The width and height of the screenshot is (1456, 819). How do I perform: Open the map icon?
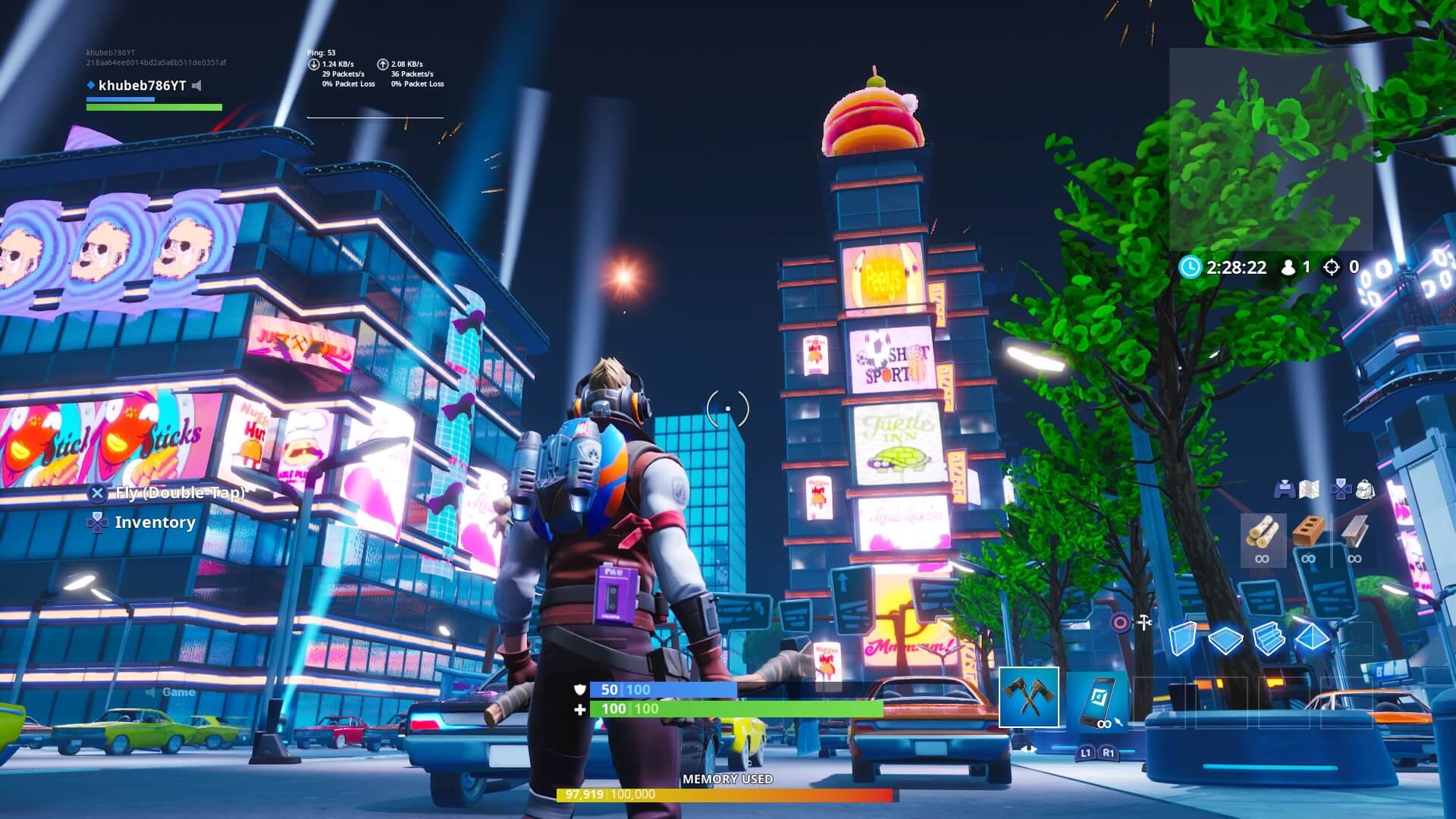point(1308,490)
